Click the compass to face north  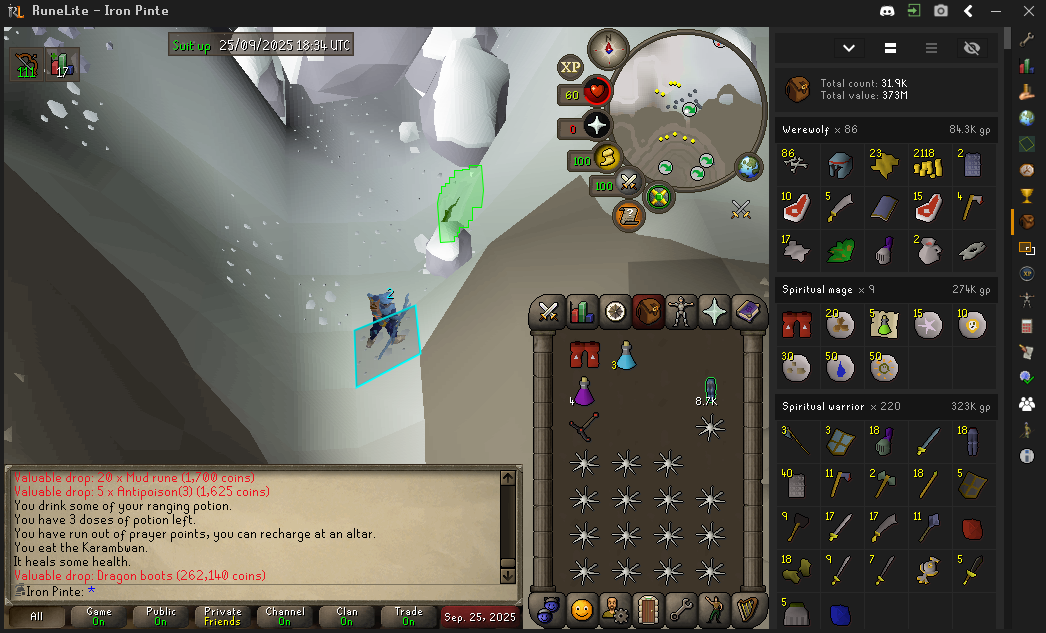point(608,46)
